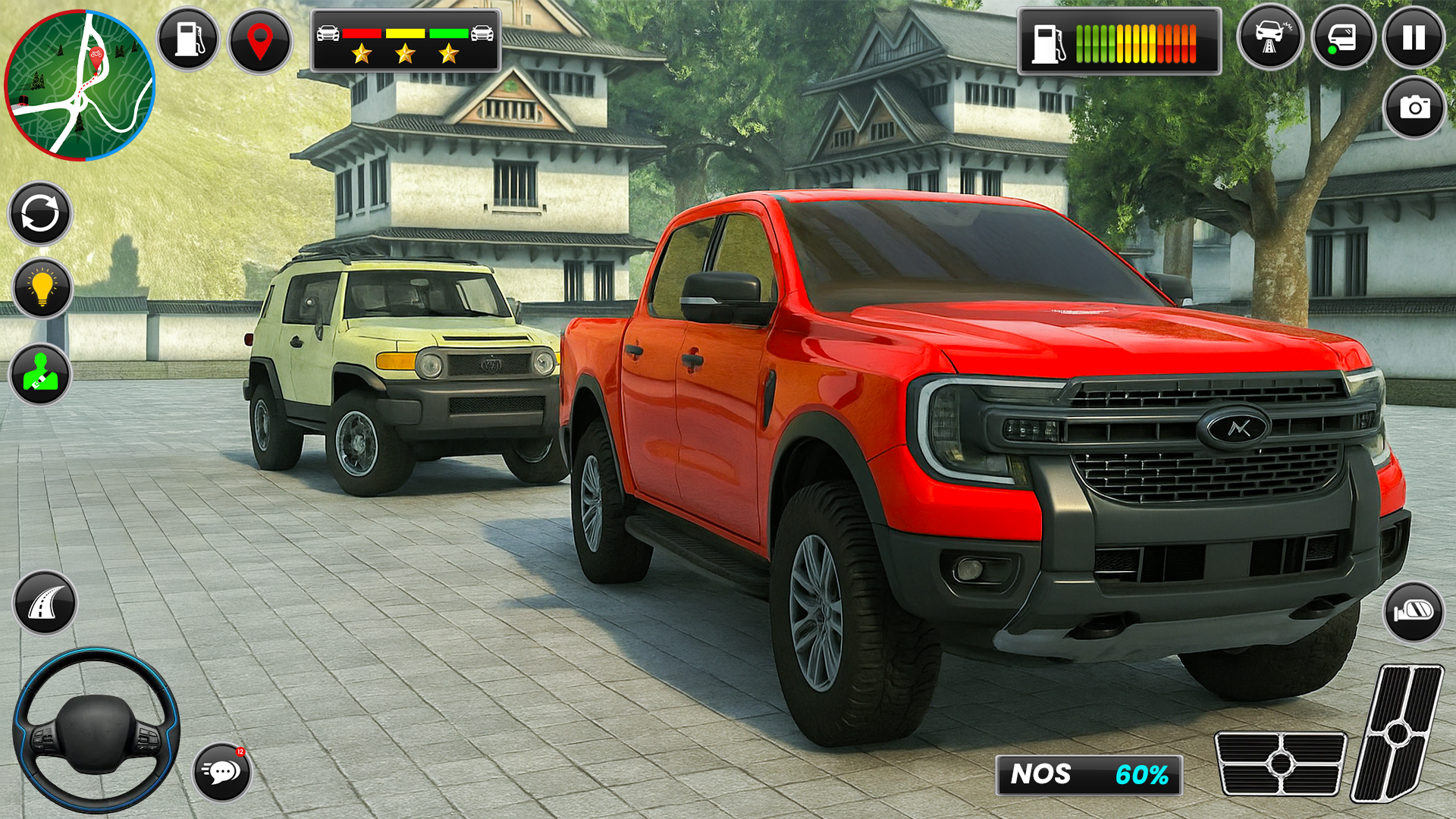Open the minimap in the top left corner
Image resolution: width=1456 pixels, height=819 pixels.
pyautogui.click(x=81, y=83)
